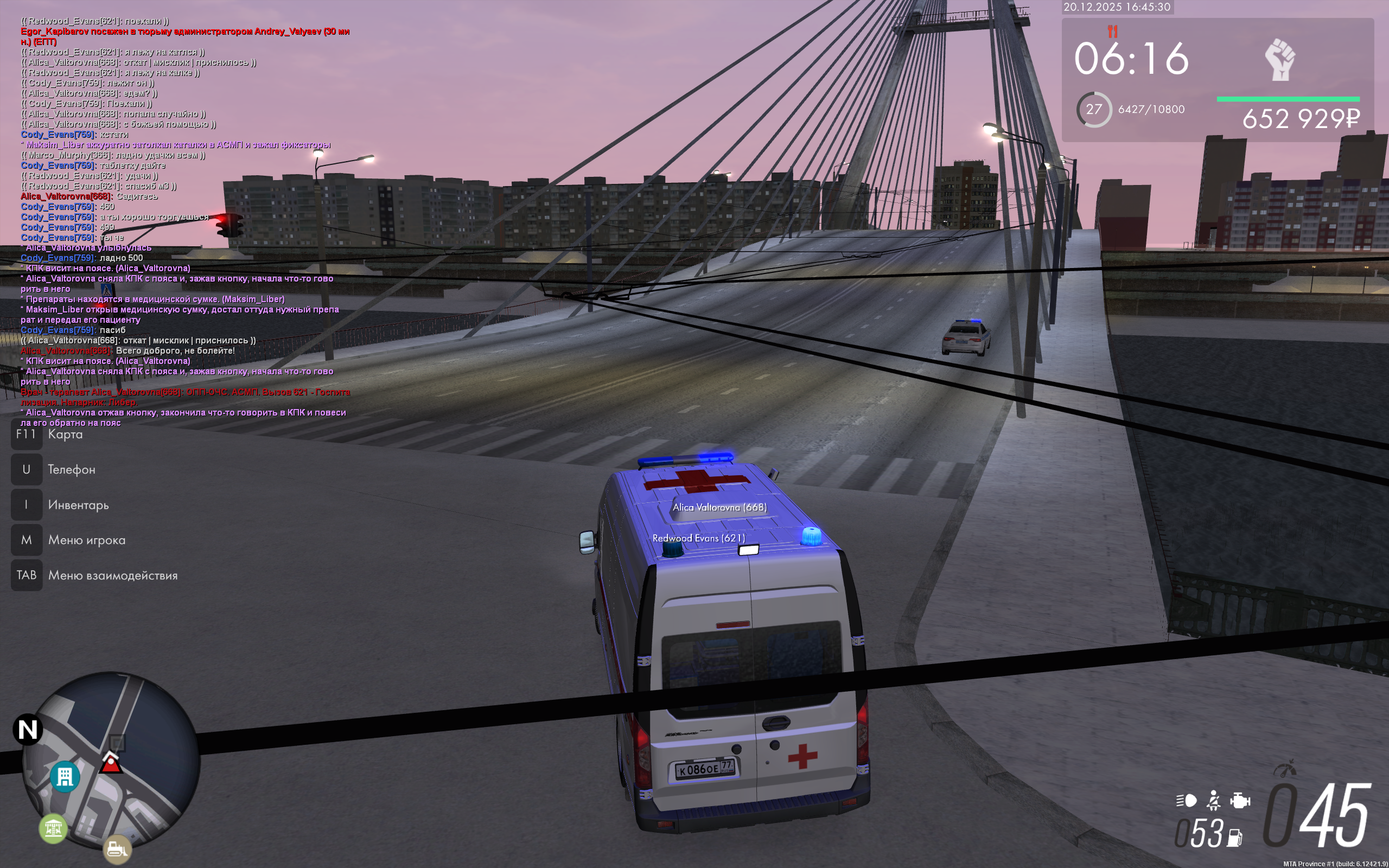Click the level 27 progress circle
Image resolution: width=1389 pixels, height=868 pixels.
[1093, 109]
